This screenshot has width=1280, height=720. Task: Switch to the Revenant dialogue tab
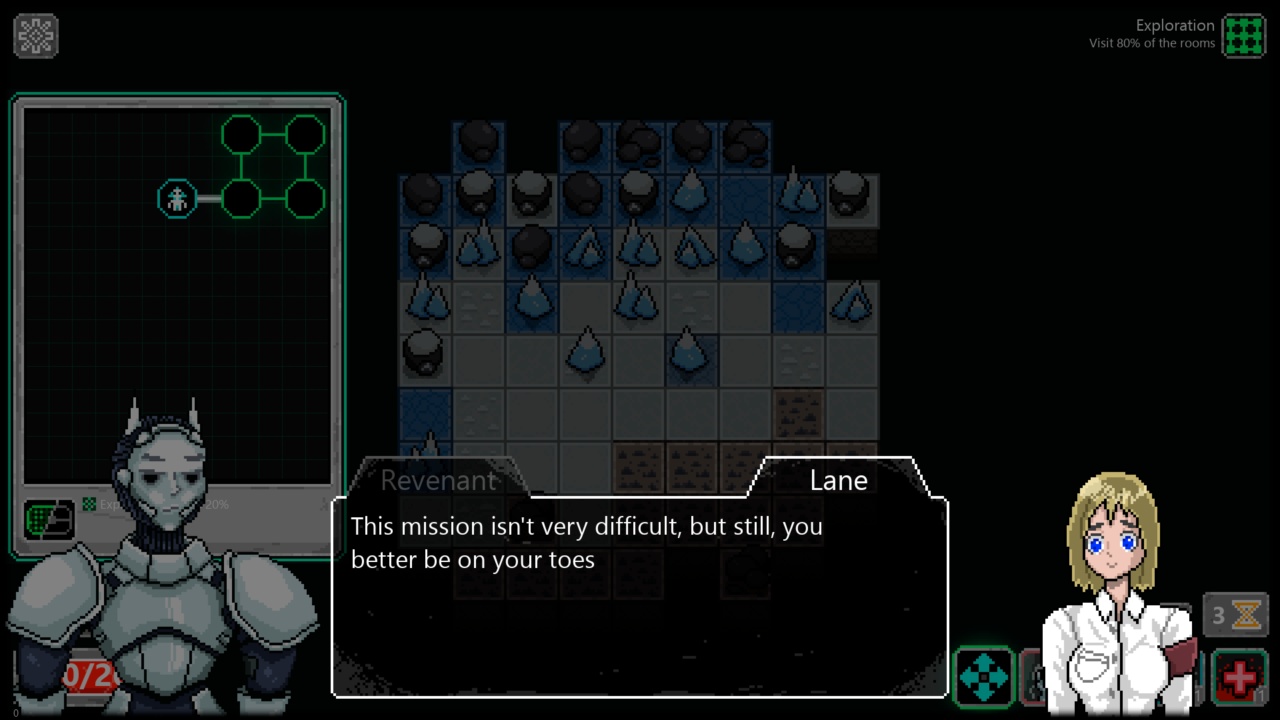click(438, 480)
